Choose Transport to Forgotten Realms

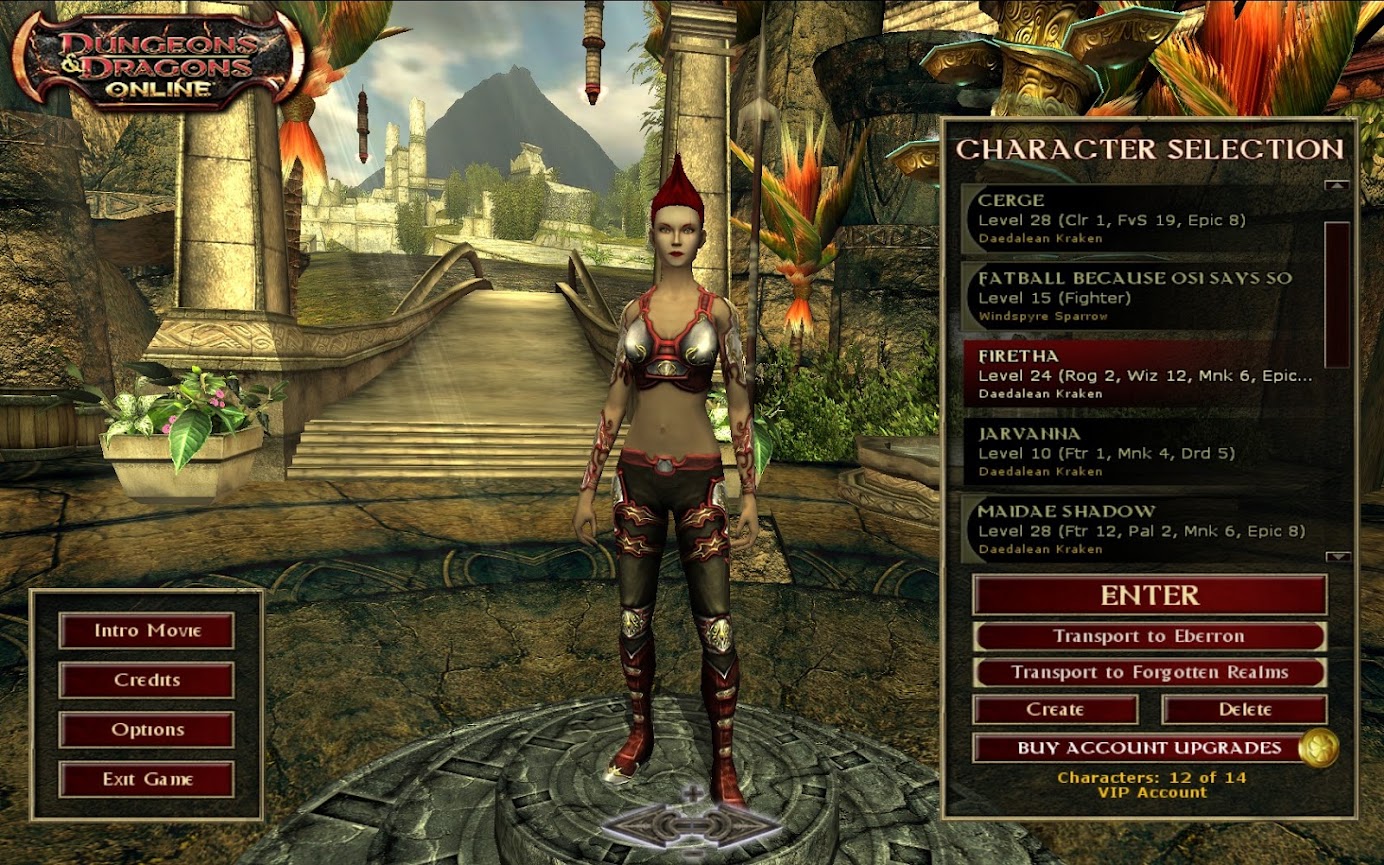point(1149,673)
